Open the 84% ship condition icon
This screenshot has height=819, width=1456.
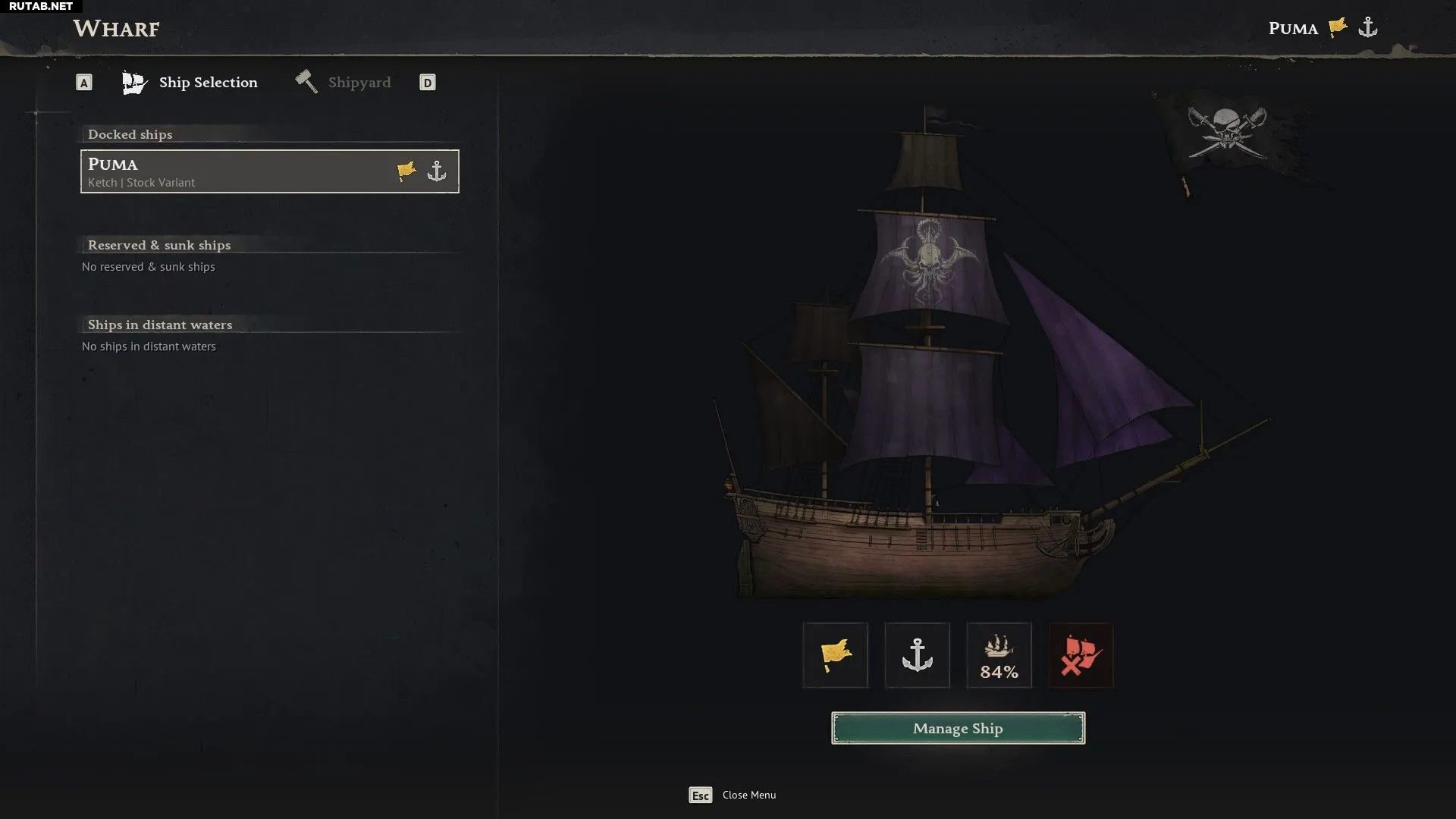pyautogui.click(x=999, y=655)
